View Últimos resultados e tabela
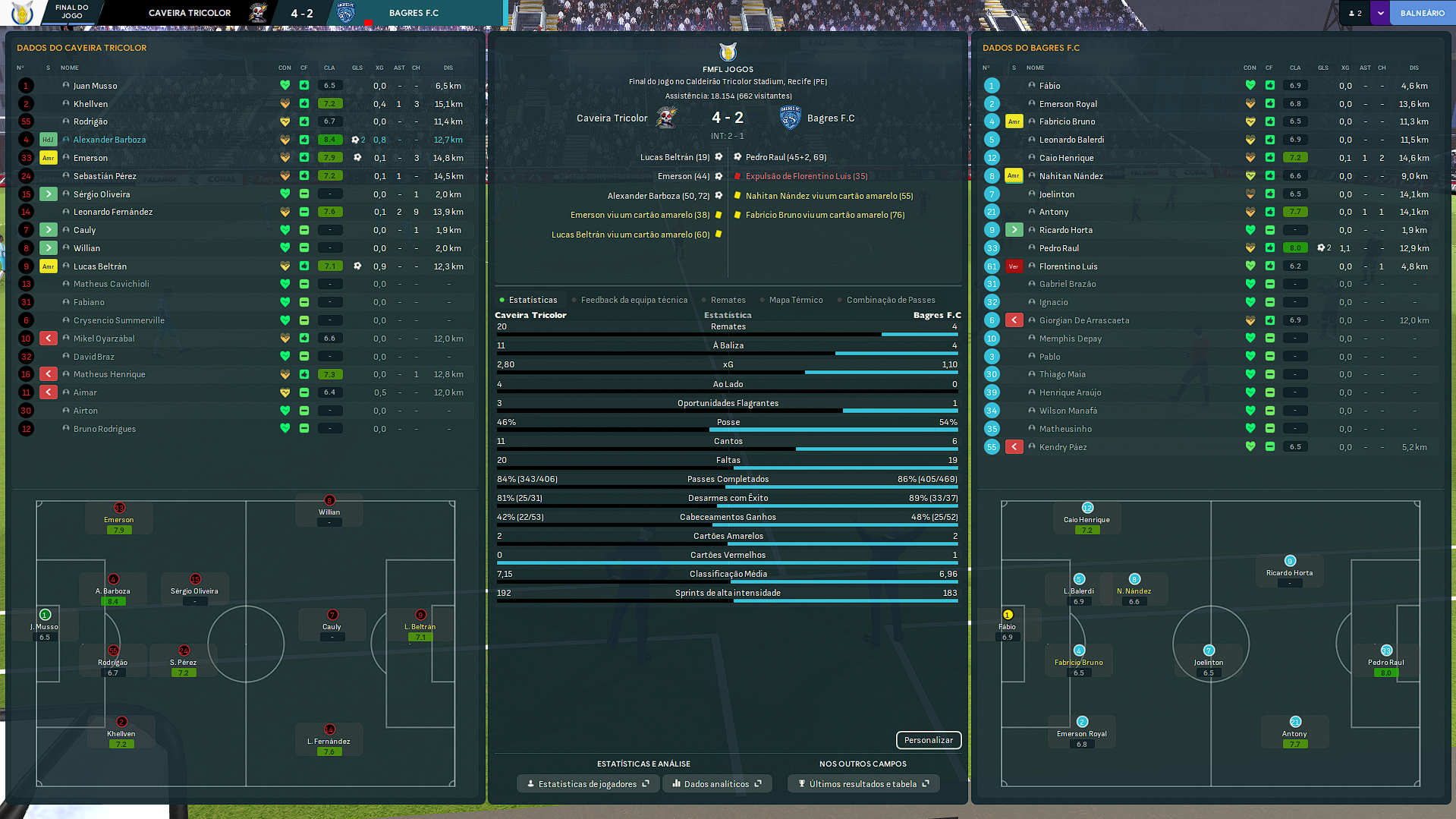The image size is (1456, 819). (x=863, y=784)
